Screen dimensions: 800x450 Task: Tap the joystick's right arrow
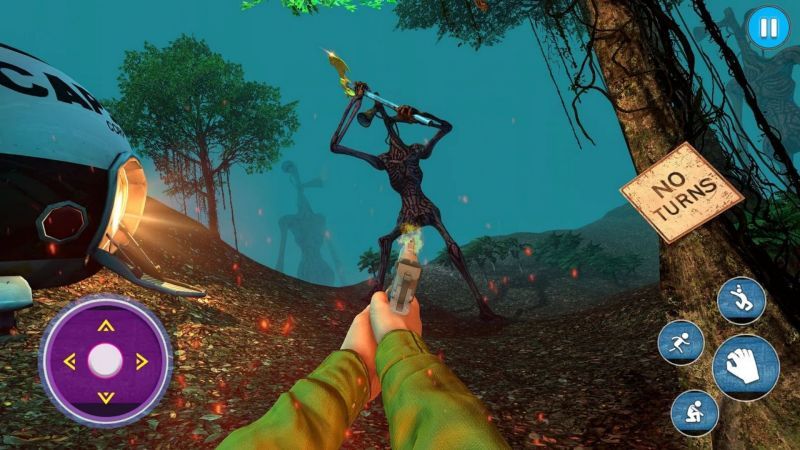coord(142,361)
